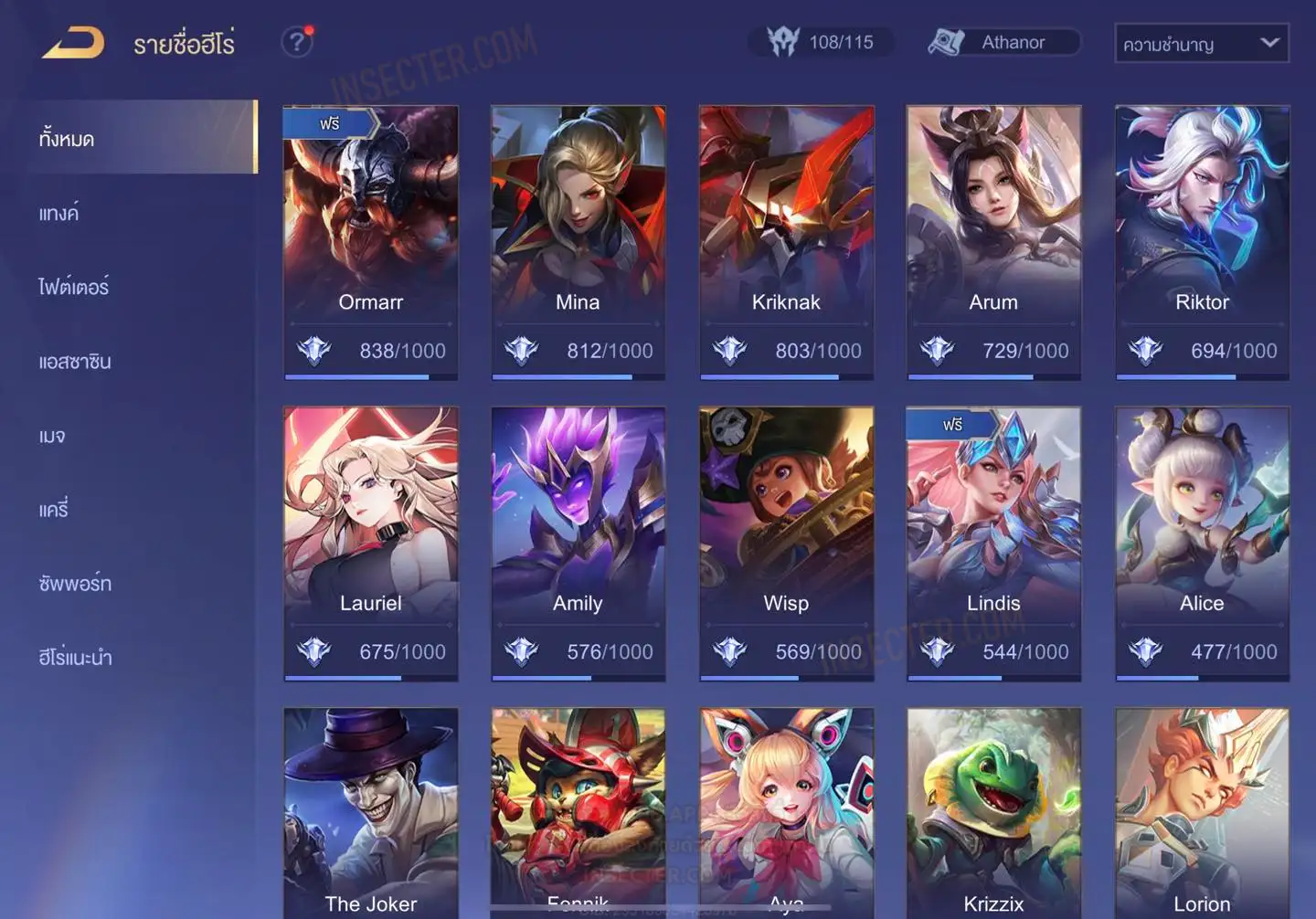Open Lauriel's hero card

(370, 544)
